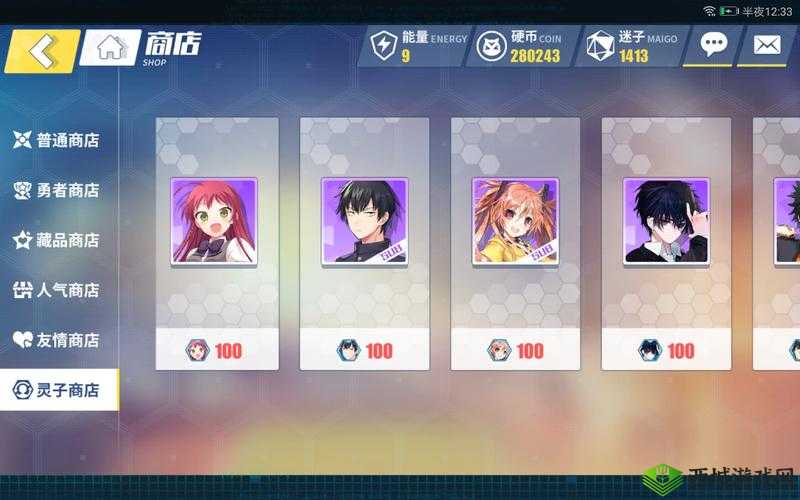This screenshot has width=800, height=500.
Task: Go back with the yellow arrow button
Action: [x=41, y=49]
